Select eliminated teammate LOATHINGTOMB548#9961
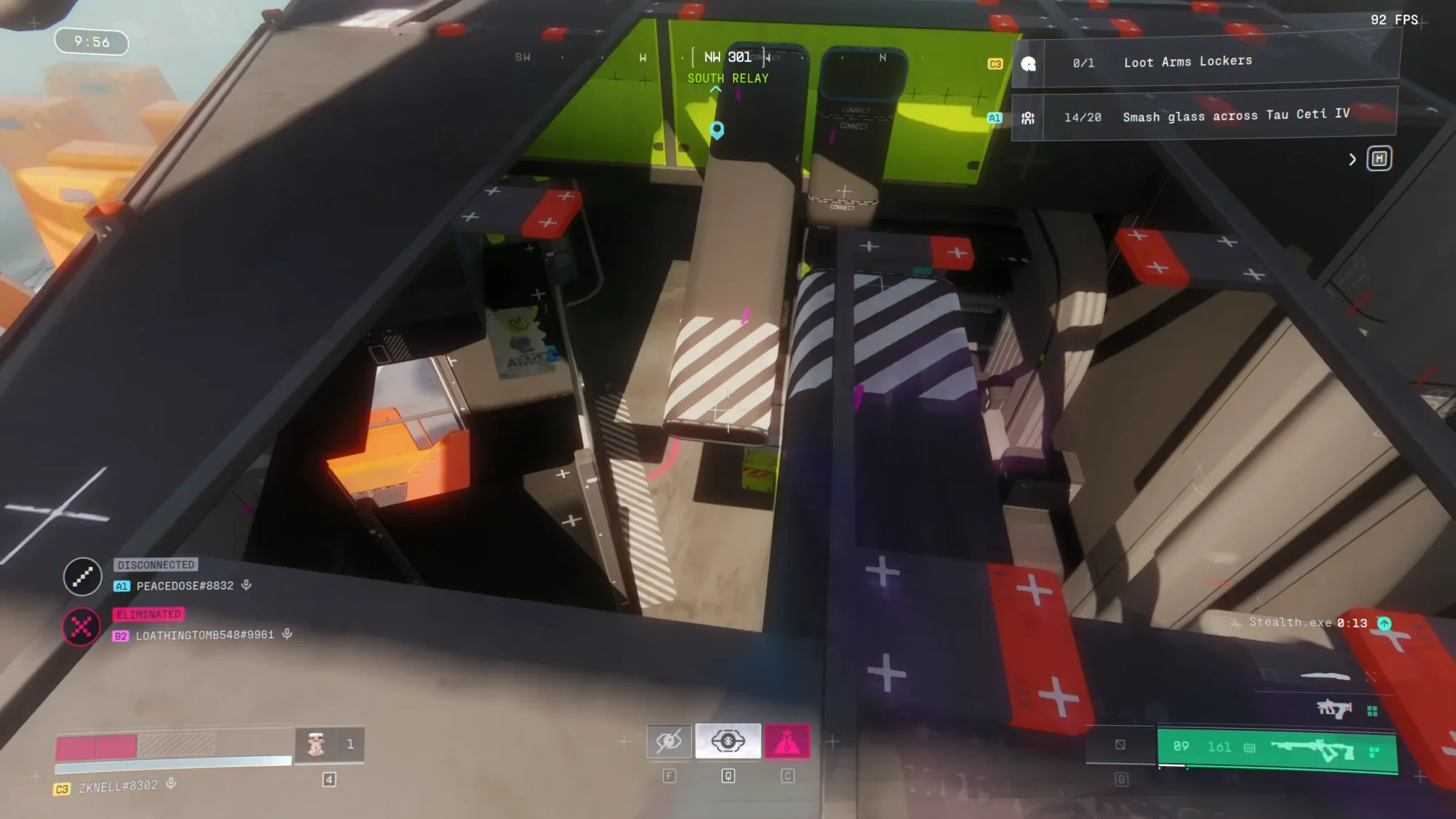The height and width of the screenshot is (819, 1456). pyautogui.click(x=205, y=636)
